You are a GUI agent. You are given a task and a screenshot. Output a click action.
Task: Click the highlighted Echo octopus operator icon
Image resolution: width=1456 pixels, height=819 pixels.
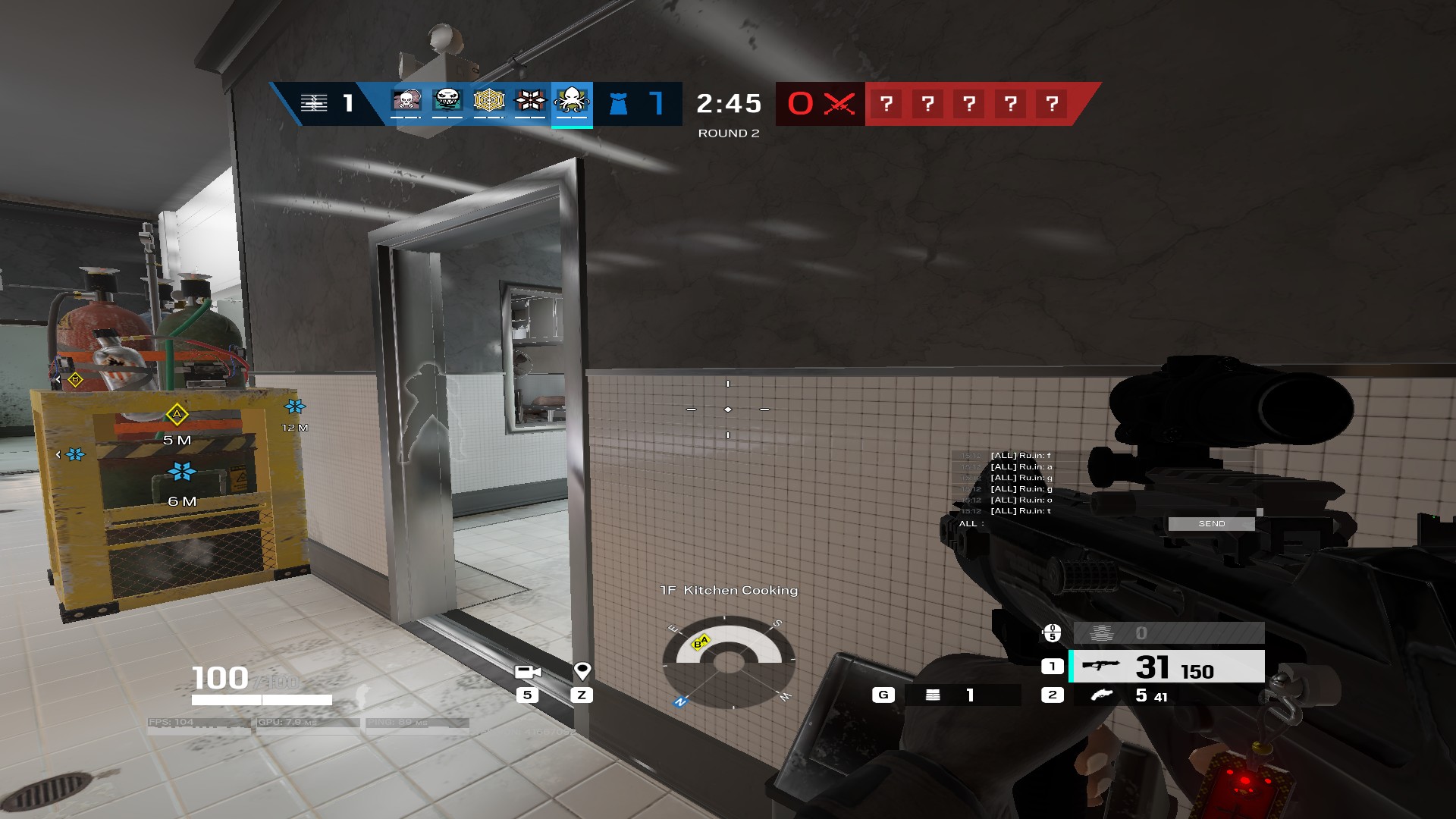point(573,101)
